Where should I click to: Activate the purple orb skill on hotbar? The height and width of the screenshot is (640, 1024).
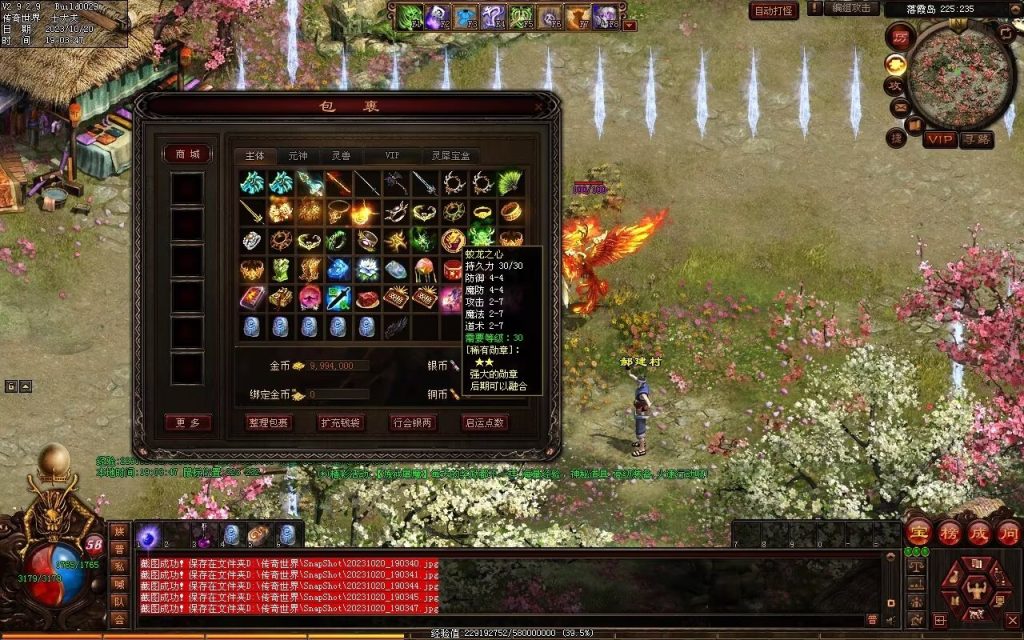pyautogui.click(x=148, y=536)
